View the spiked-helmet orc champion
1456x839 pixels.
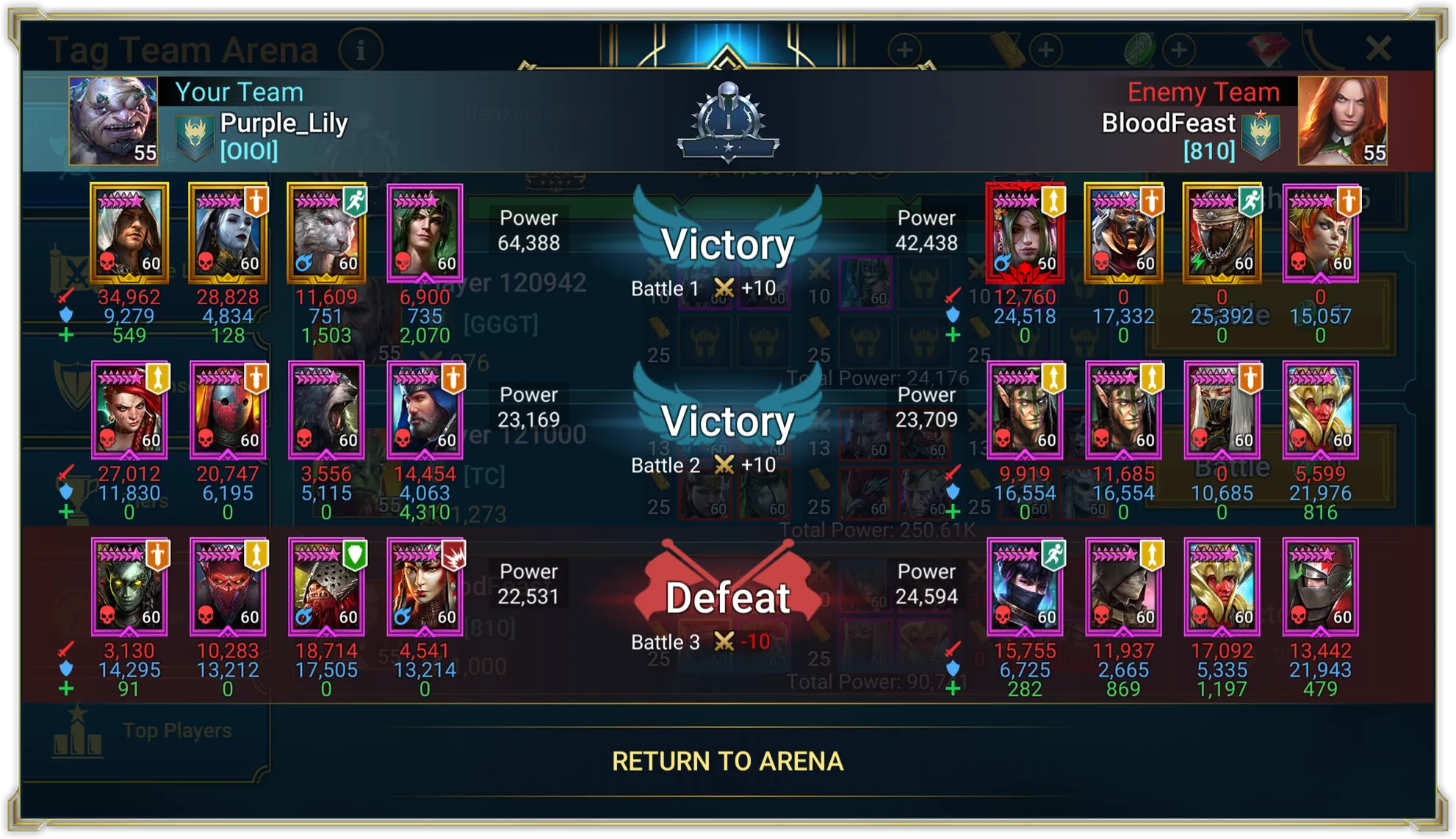(326, 586)
